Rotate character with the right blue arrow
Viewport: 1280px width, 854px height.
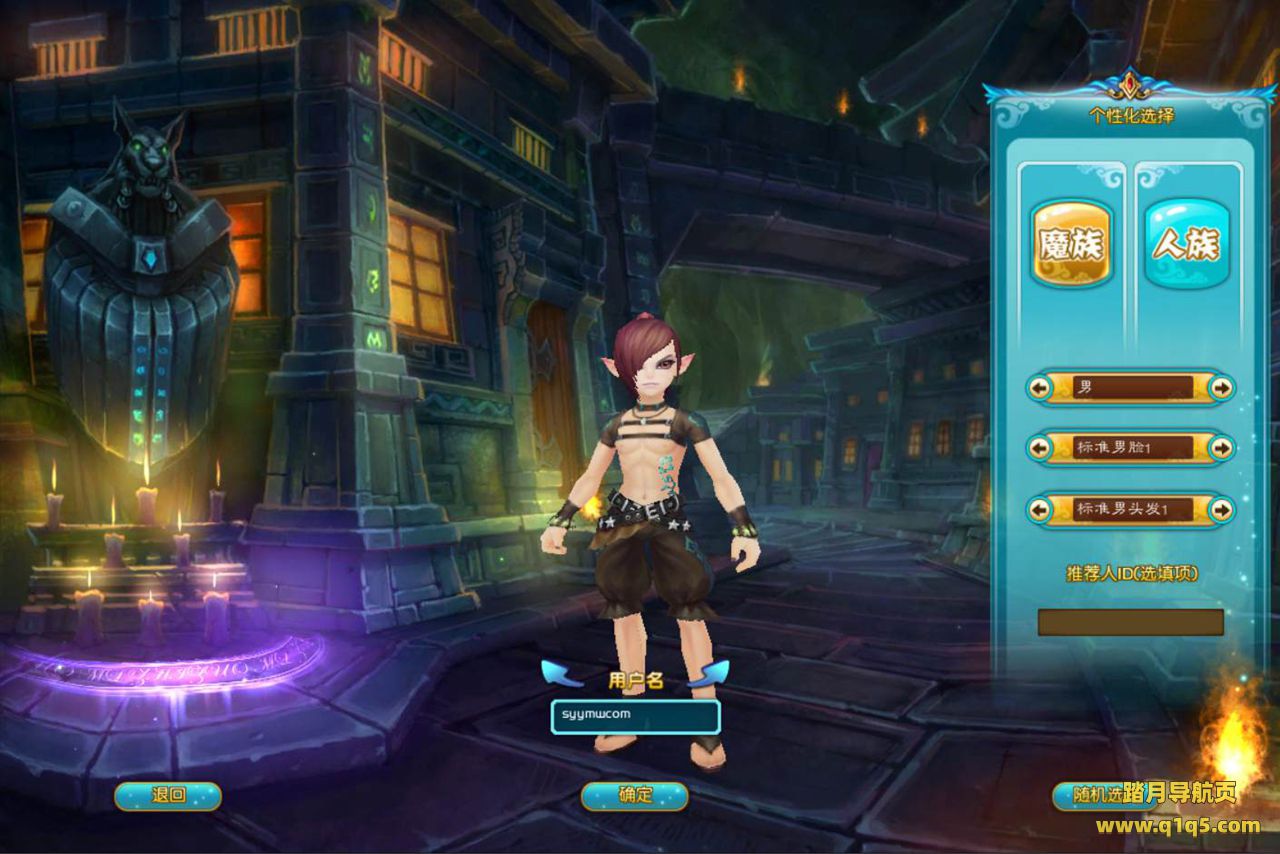tap(708, 671)
